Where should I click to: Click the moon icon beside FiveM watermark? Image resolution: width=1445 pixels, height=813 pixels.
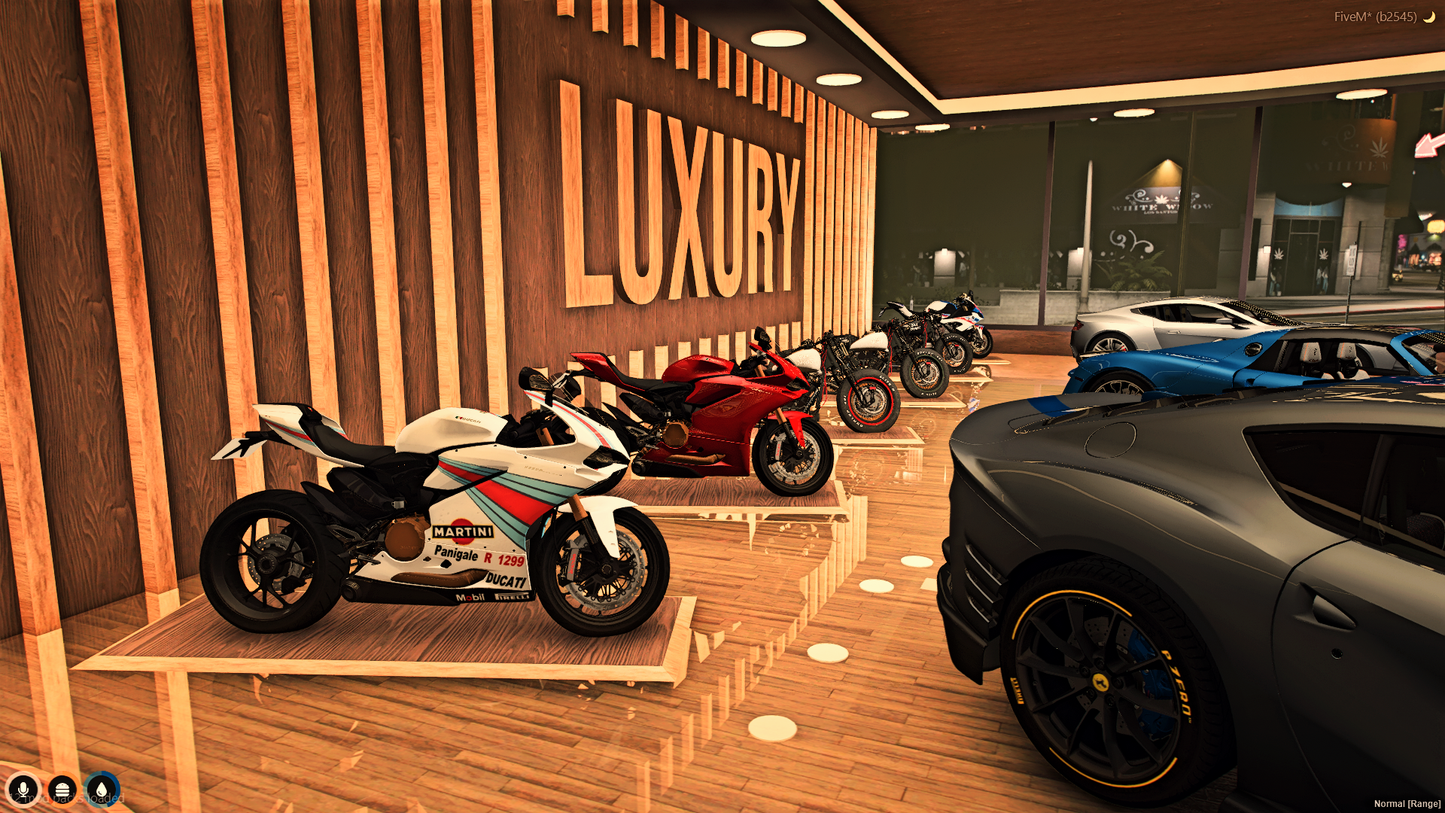pyautogui.click(x=1430, y=16)
